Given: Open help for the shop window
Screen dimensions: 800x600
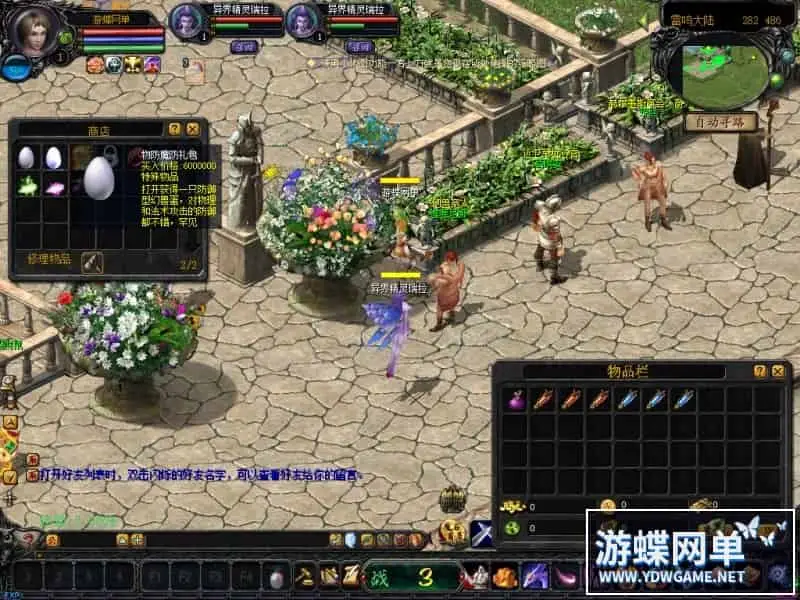Looking at the screenshot, I should (x=174, y=129).
